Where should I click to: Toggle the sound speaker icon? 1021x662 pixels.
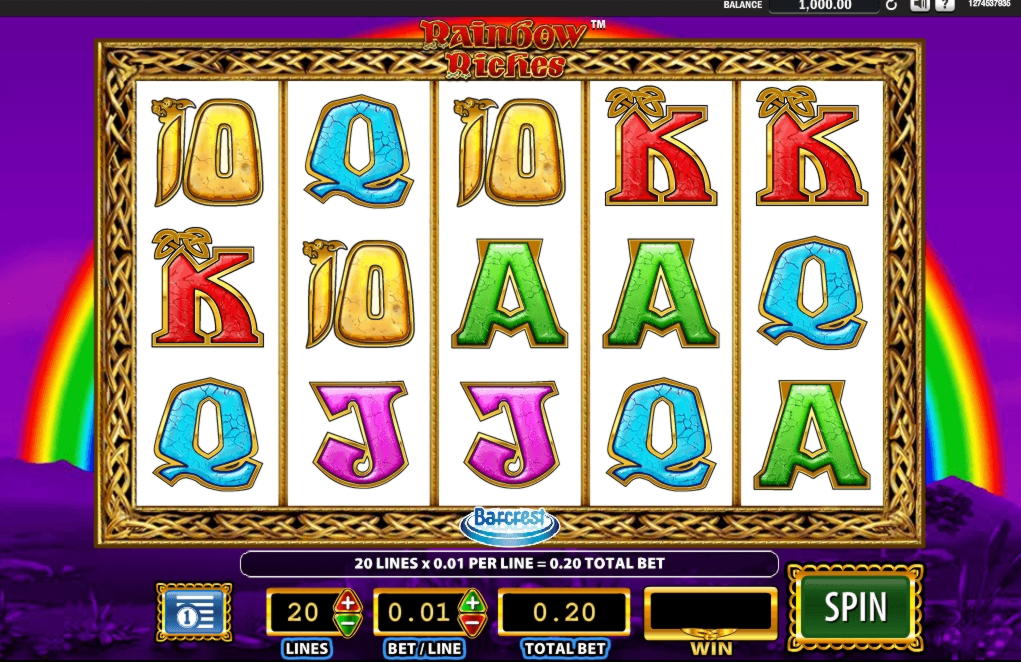[920, 6]
